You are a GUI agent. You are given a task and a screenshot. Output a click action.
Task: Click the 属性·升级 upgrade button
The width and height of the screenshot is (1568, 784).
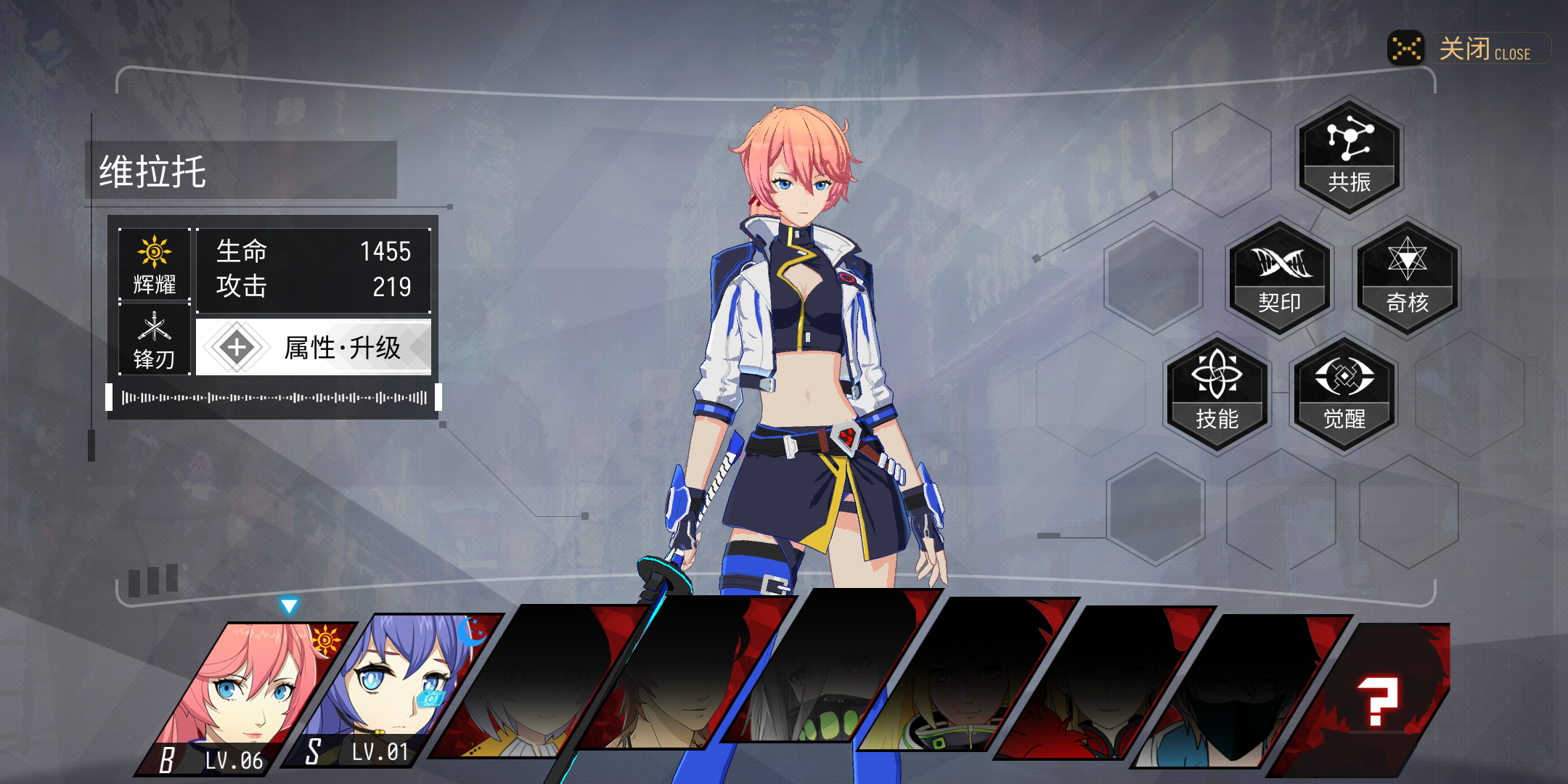point(314,348)
